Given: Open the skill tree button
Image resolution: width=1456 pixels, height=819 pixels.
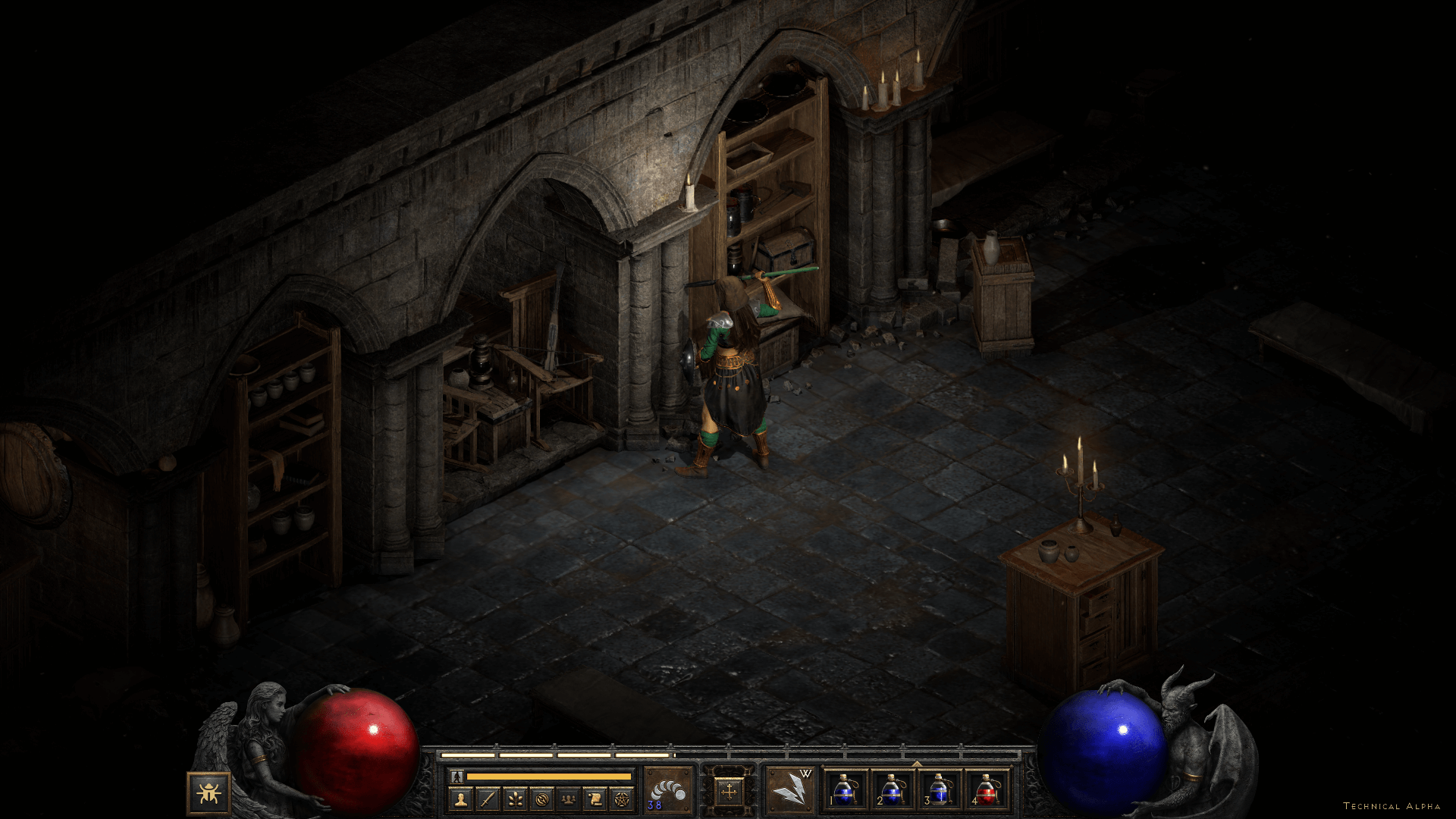Looking at the screenshot, I should click(515, 799).
